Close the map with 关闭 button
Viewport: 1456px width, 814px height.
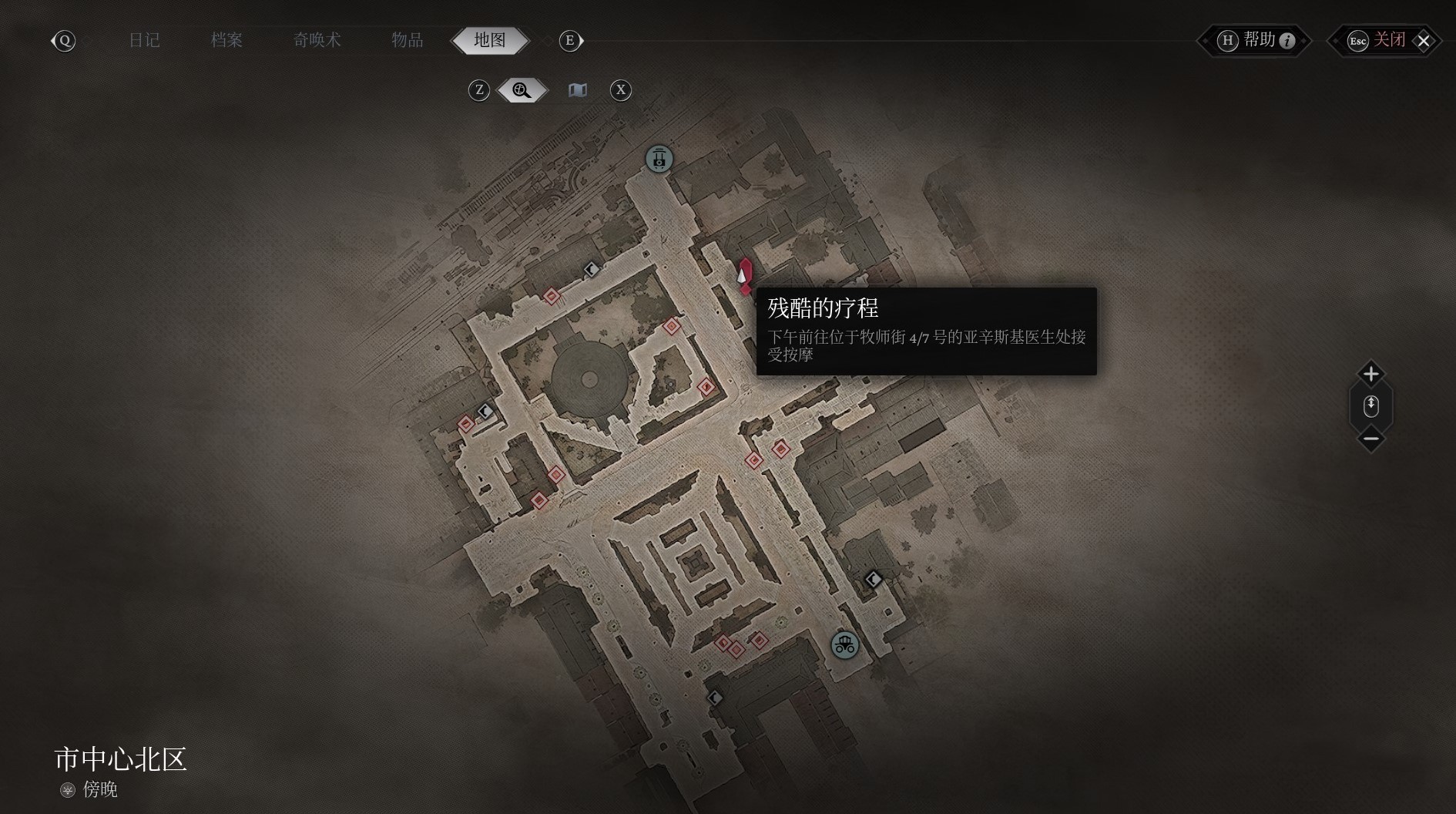coord(1387,40)
